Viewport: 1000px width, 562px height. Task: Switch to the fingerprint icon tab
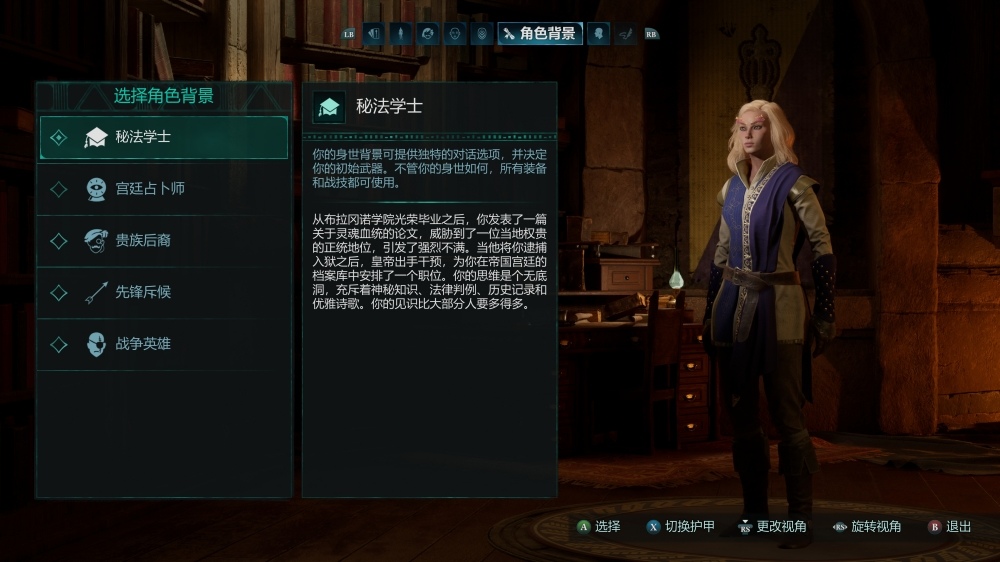[x=482, y=33]
